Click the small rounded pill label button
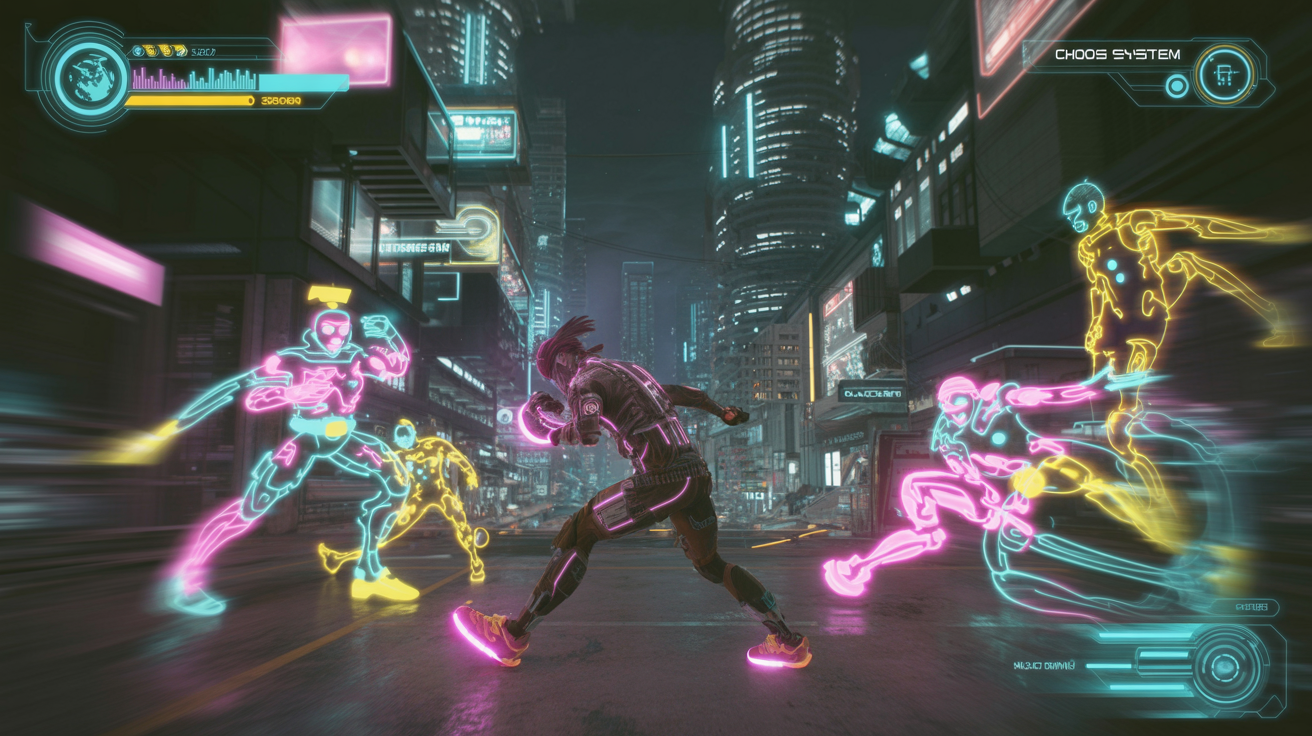 coord(1251,607)
